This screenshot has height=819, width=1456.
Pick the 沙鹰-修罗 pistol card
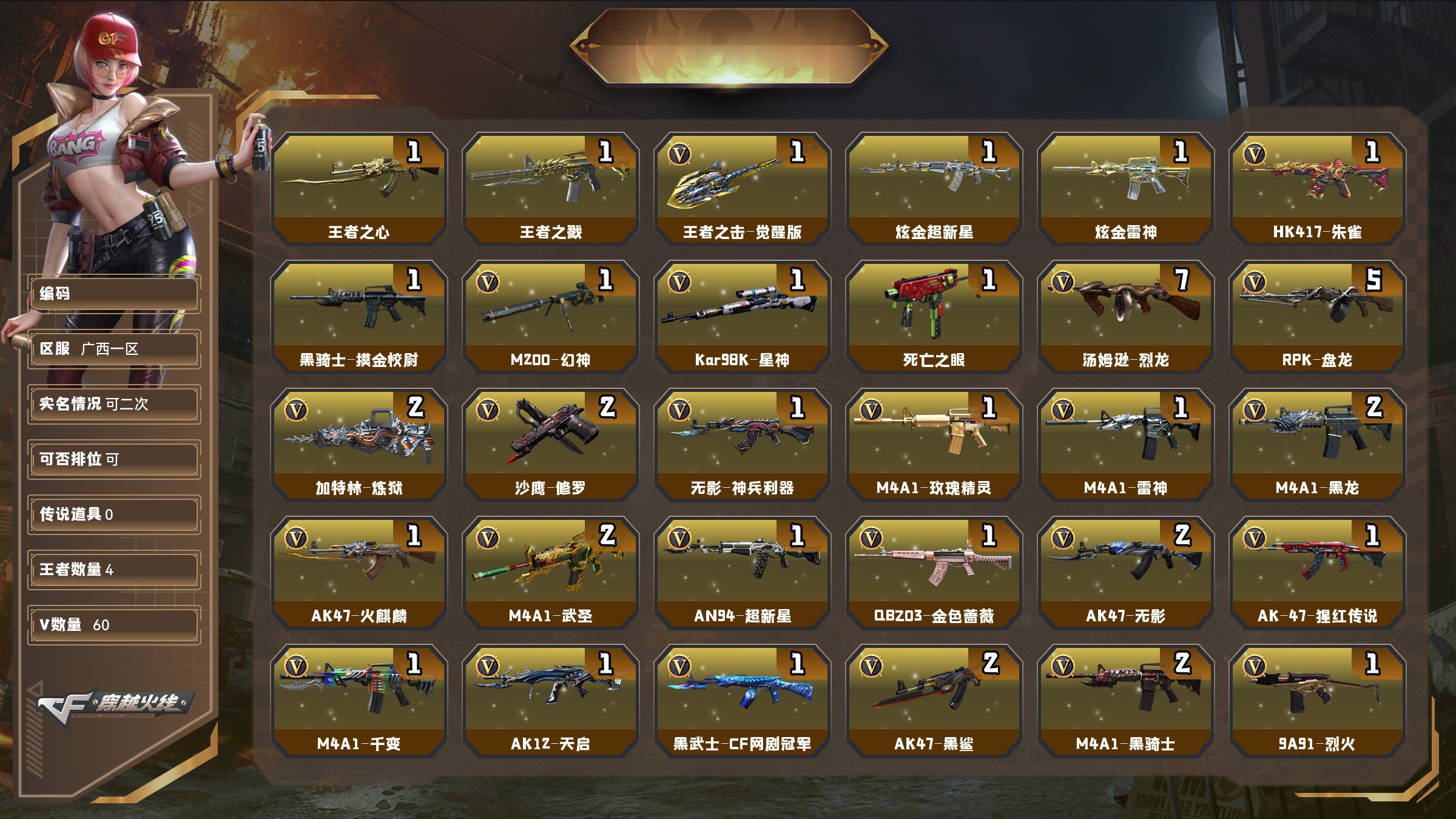pyautogui.click(x=551, y=444)
